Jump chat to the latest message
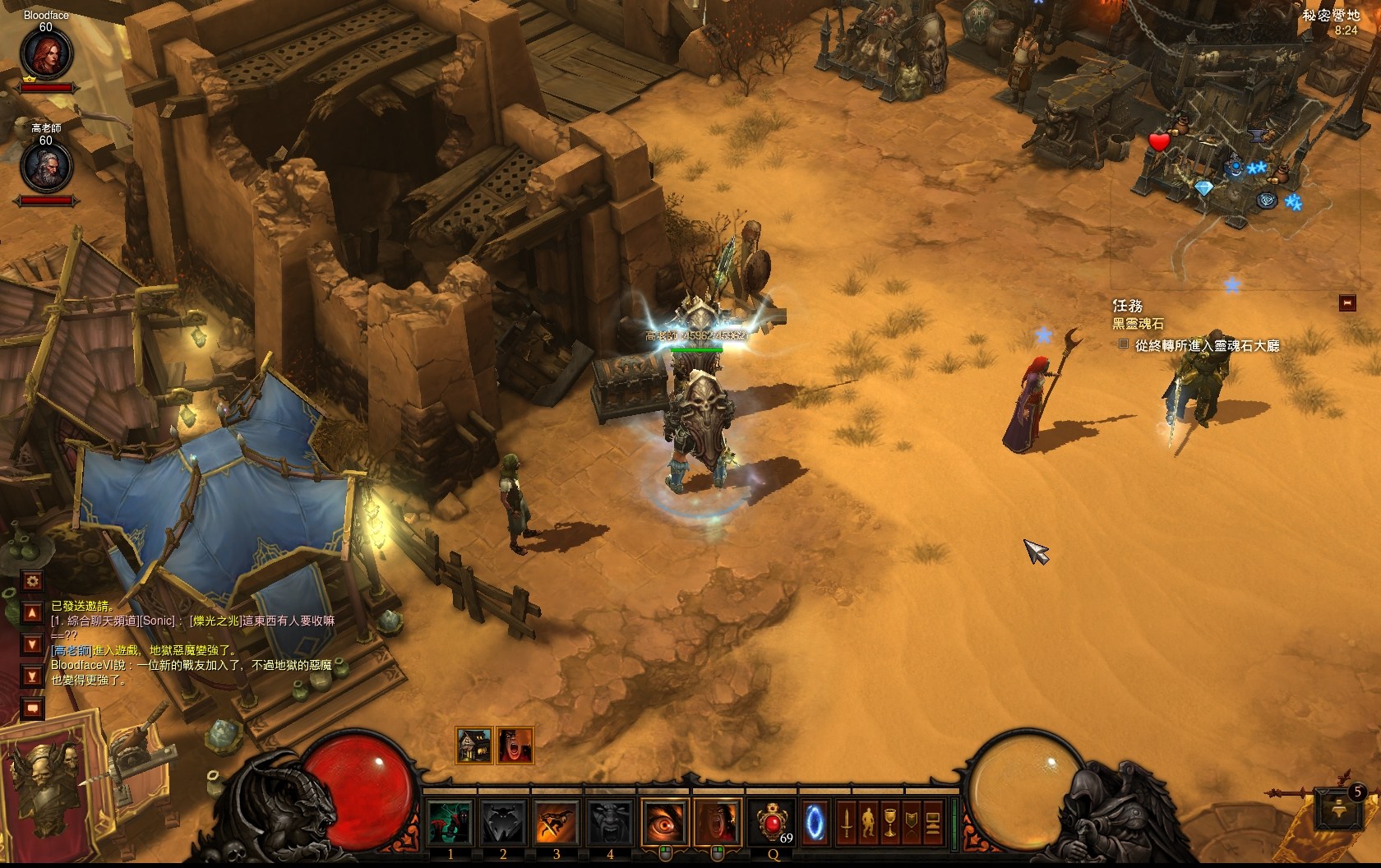Image resolution: width=1381 pixels, height=868 pixels. [x=32, y=676]
